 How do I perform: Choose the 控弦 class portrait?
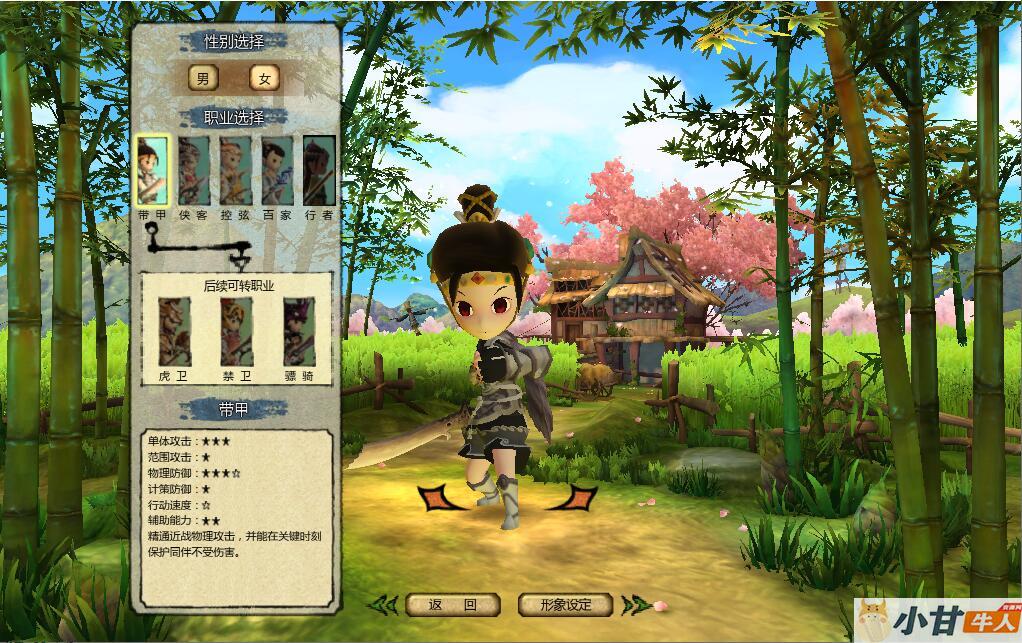(x=235, y=169)
